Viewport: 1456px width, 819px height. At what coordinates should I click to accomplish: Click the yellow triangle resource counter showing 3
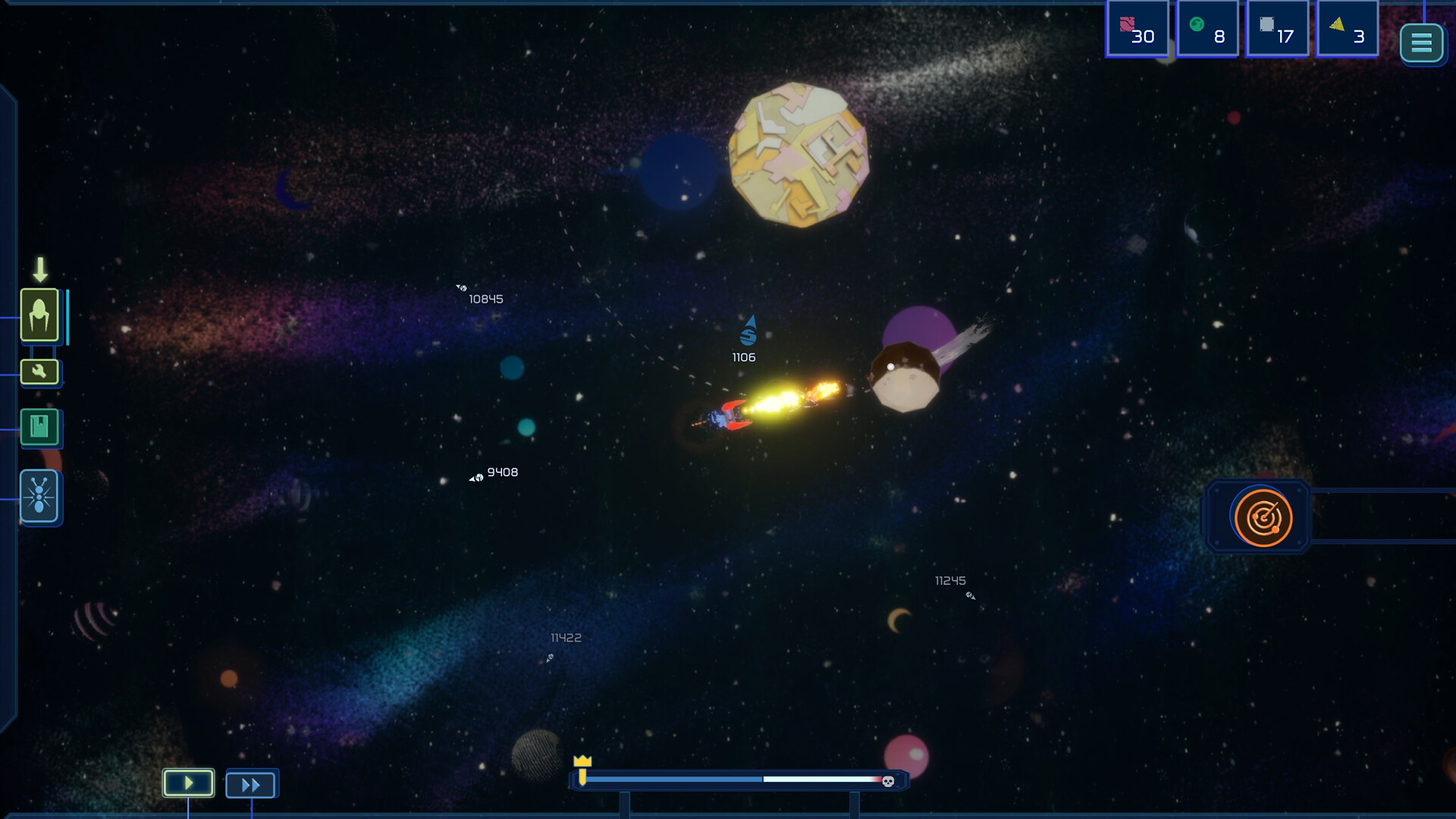1348,29
